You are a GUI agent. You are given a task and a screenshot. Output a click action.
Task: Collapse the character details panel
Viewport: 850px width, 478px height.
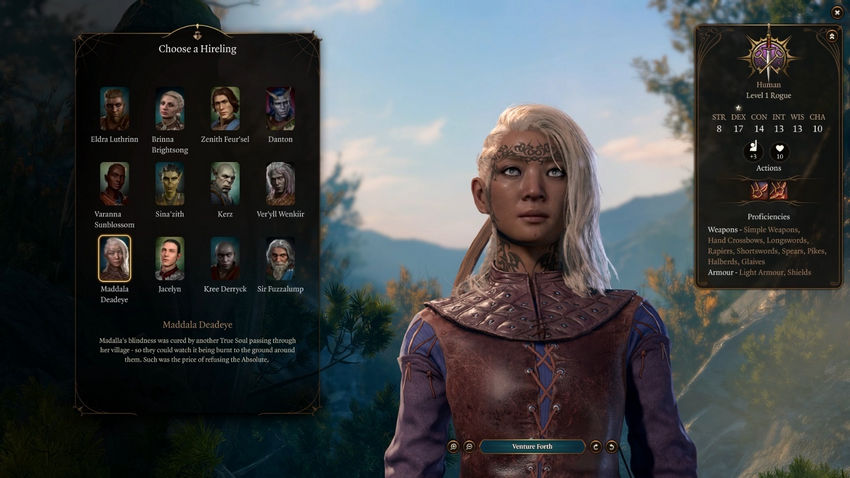(831, 35)
